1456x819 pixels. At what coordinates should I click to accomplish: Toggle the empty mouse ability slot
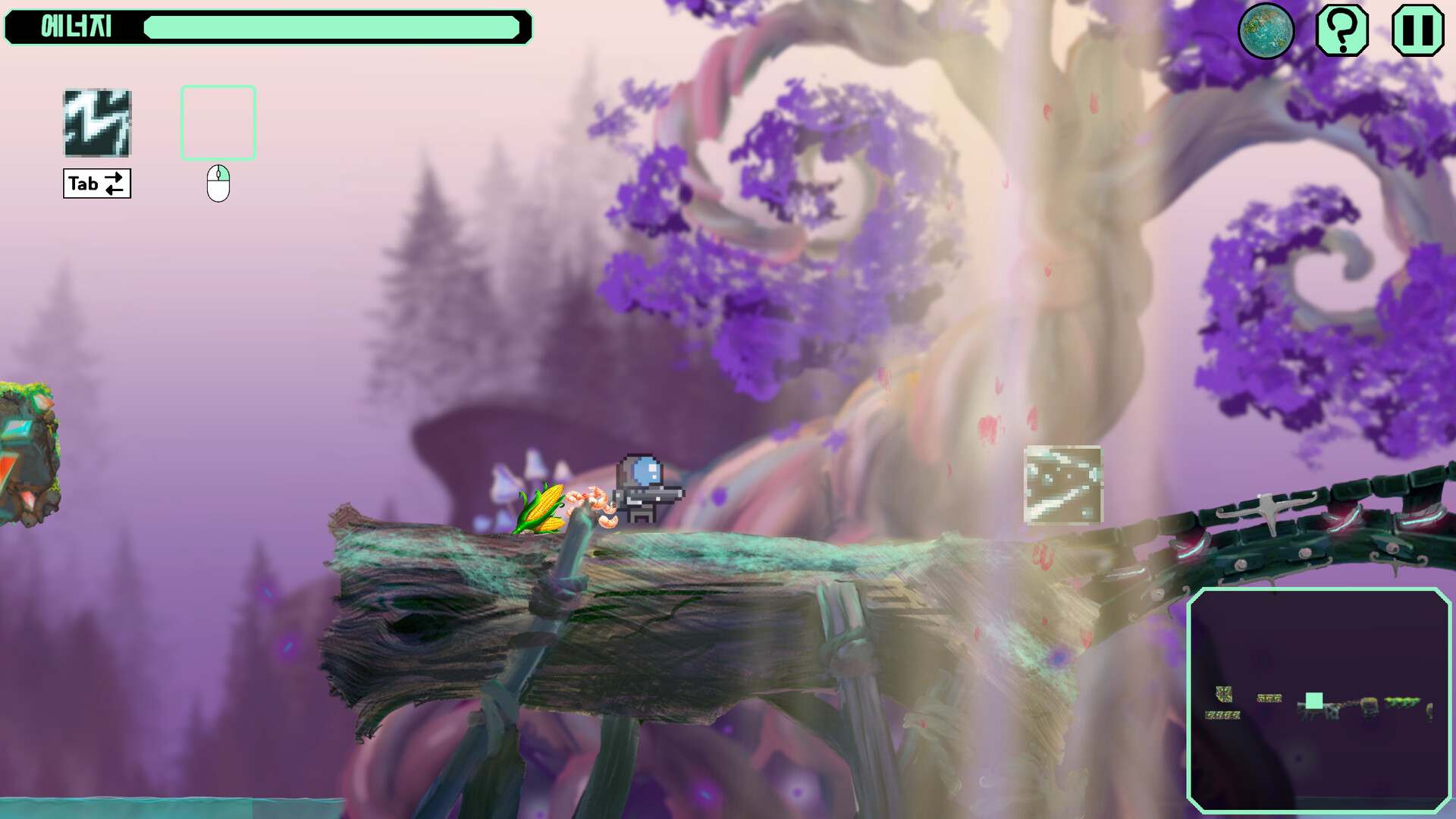(218, 122)
